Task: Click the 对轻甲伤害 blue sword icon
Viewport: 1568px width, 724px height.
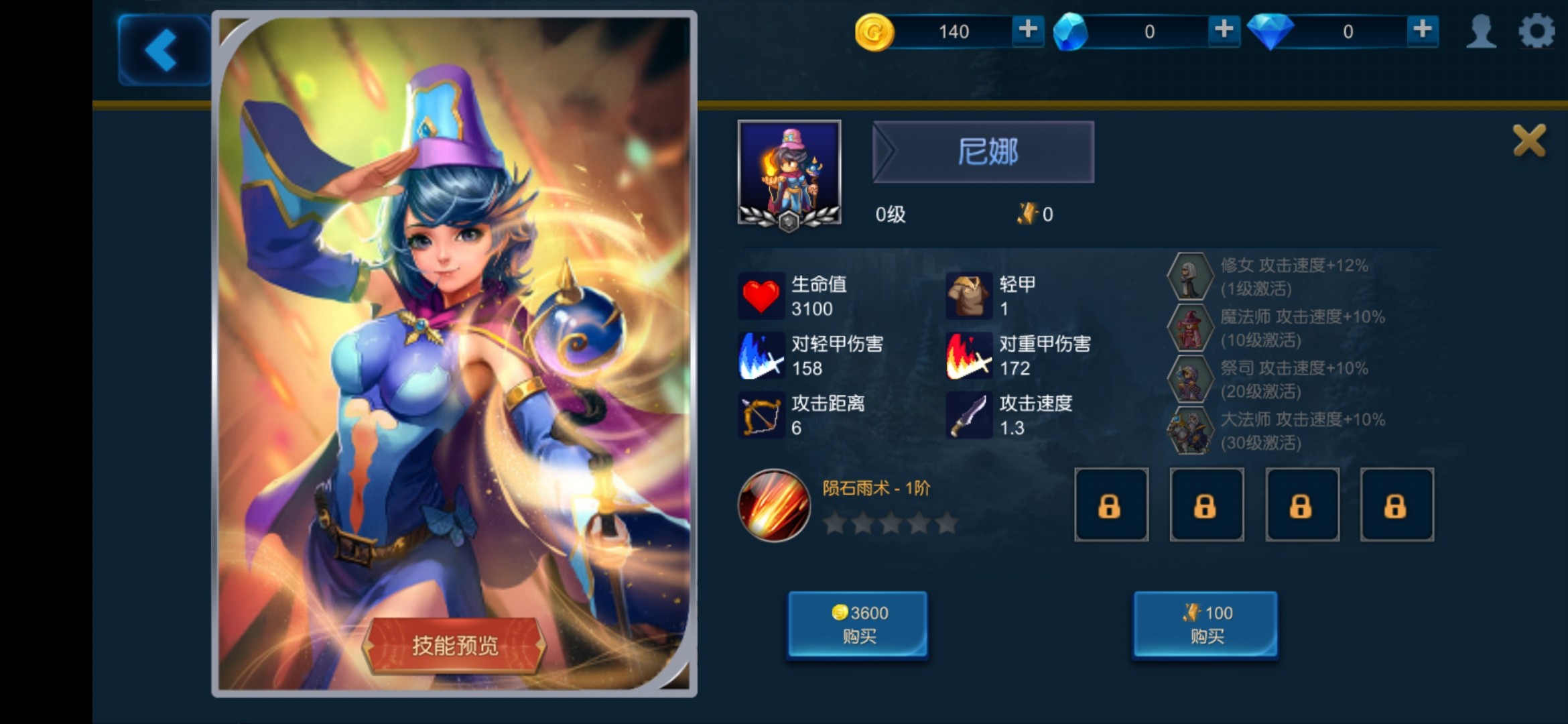Action: [762, 355]
